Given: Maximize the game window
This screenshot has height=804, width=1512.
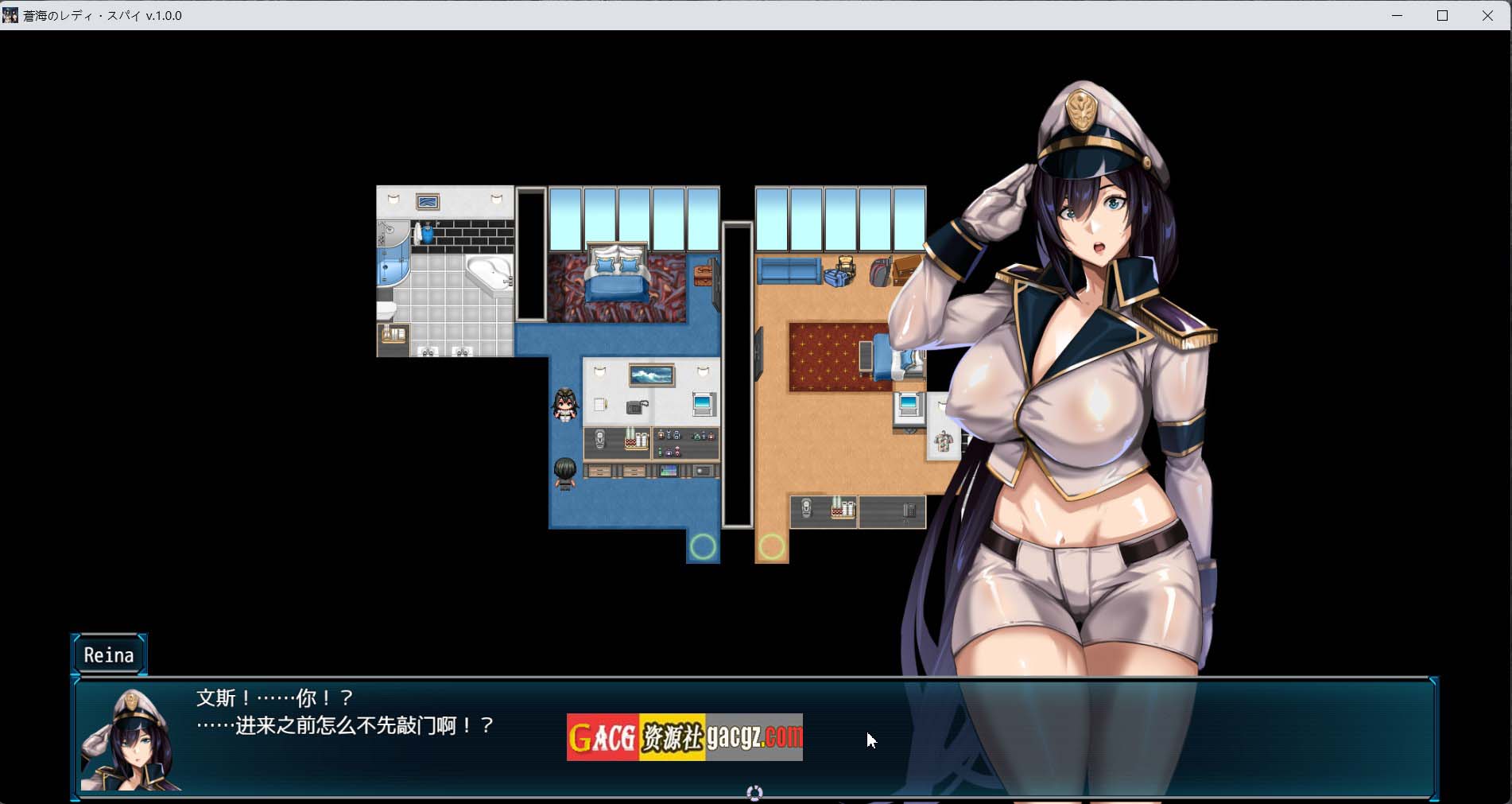Looking at the screenshot, I should 1442,16.
